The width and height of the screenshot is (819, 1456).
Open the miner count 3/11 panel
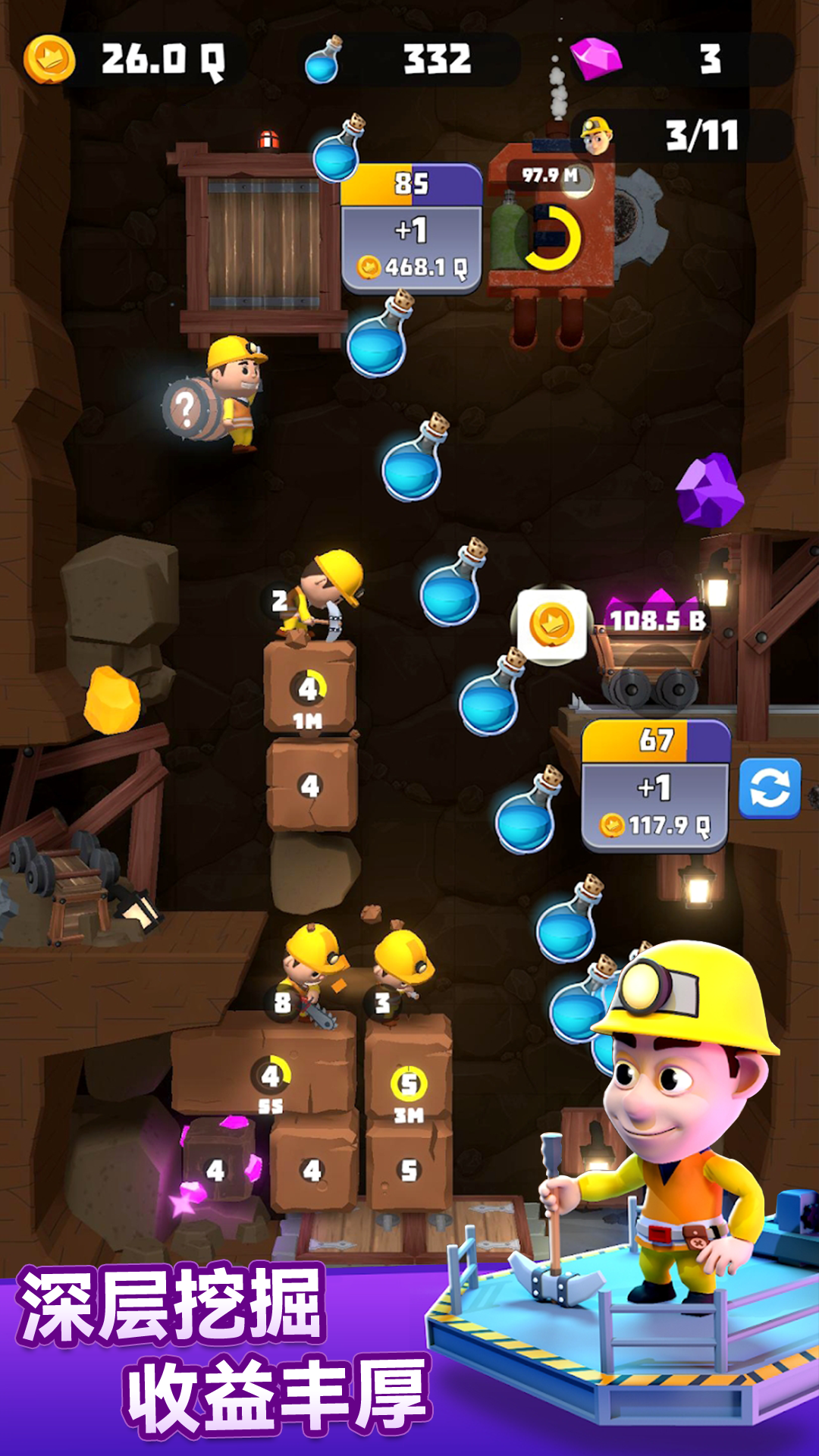[x=681, y=136]
